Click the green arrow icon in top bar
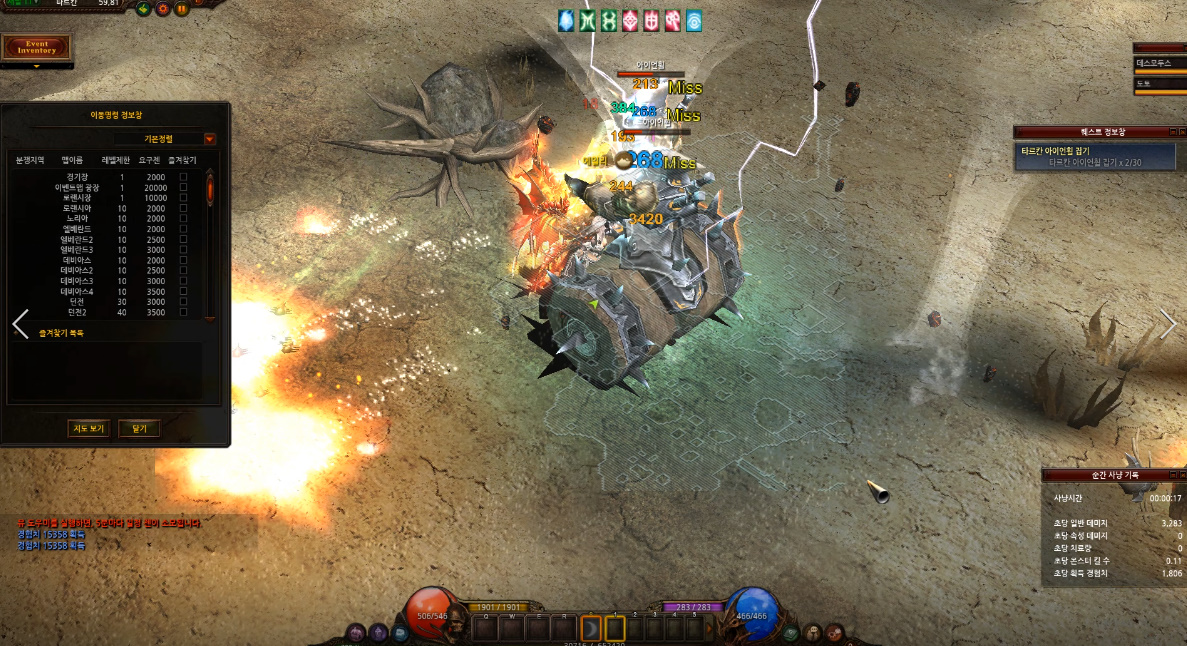 click(144, 9)
